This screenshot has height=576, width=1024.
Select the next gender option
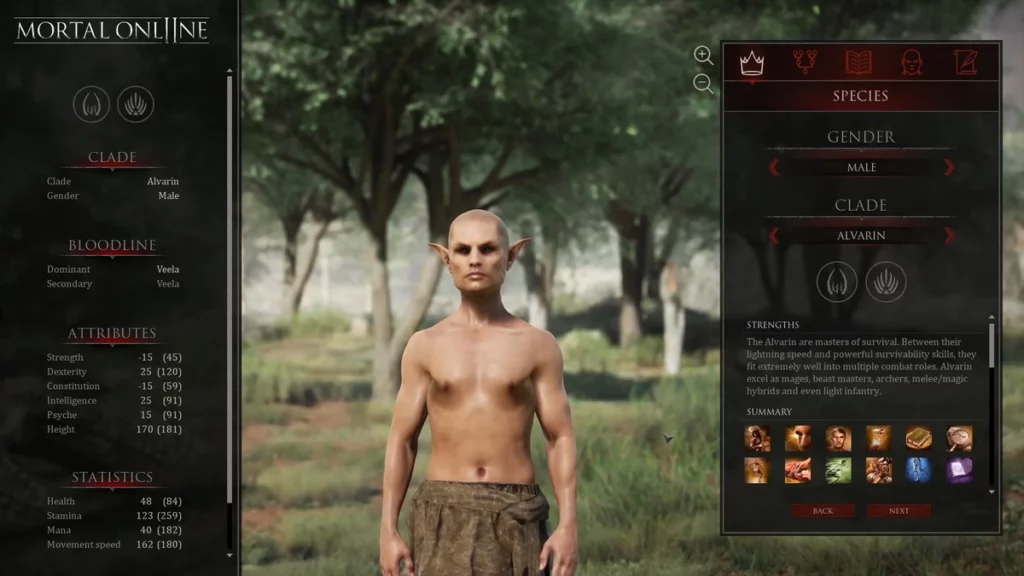point(949,167)
